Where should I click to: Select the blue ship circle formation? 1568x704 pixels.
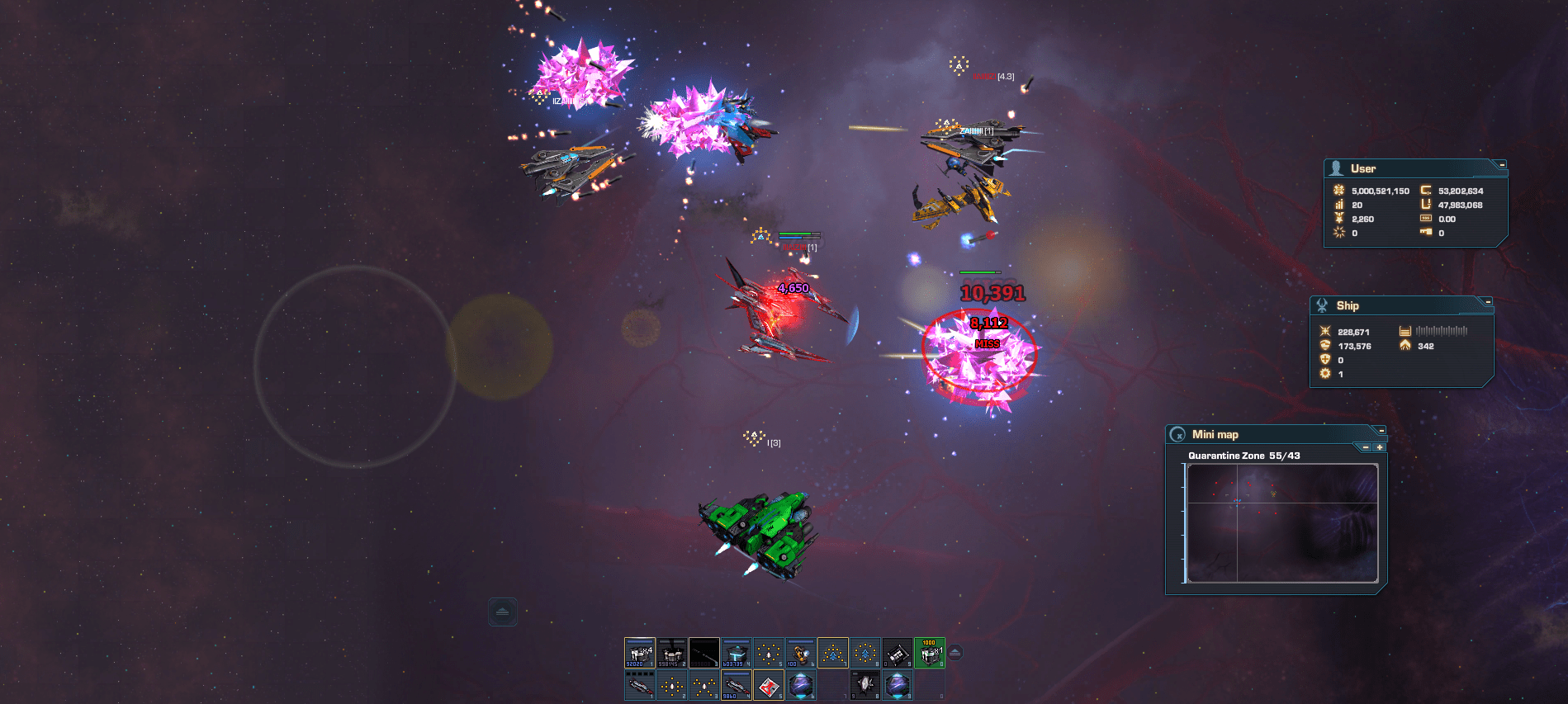pos(865,653)
